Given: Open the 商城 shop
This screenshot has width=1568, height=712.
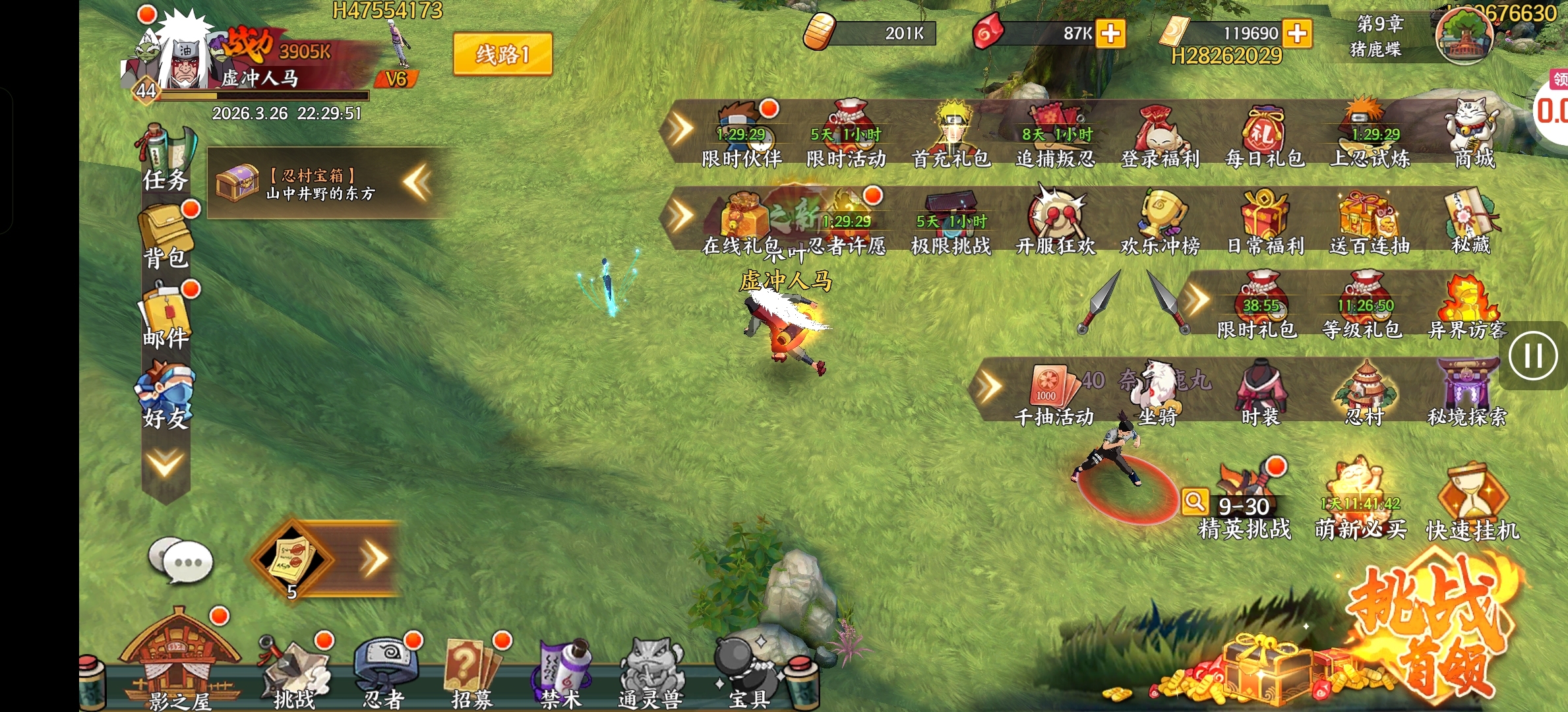Looking at the screenshot, I should [1474, 135].
